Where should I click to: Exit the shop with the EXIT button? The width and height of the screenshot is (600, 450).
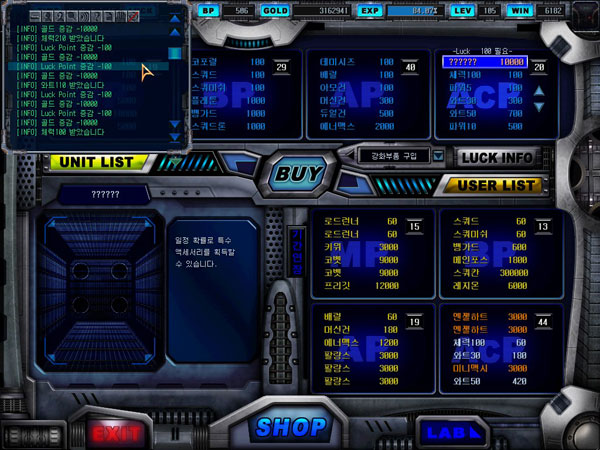pyautogui.click(x=117, y=433)
